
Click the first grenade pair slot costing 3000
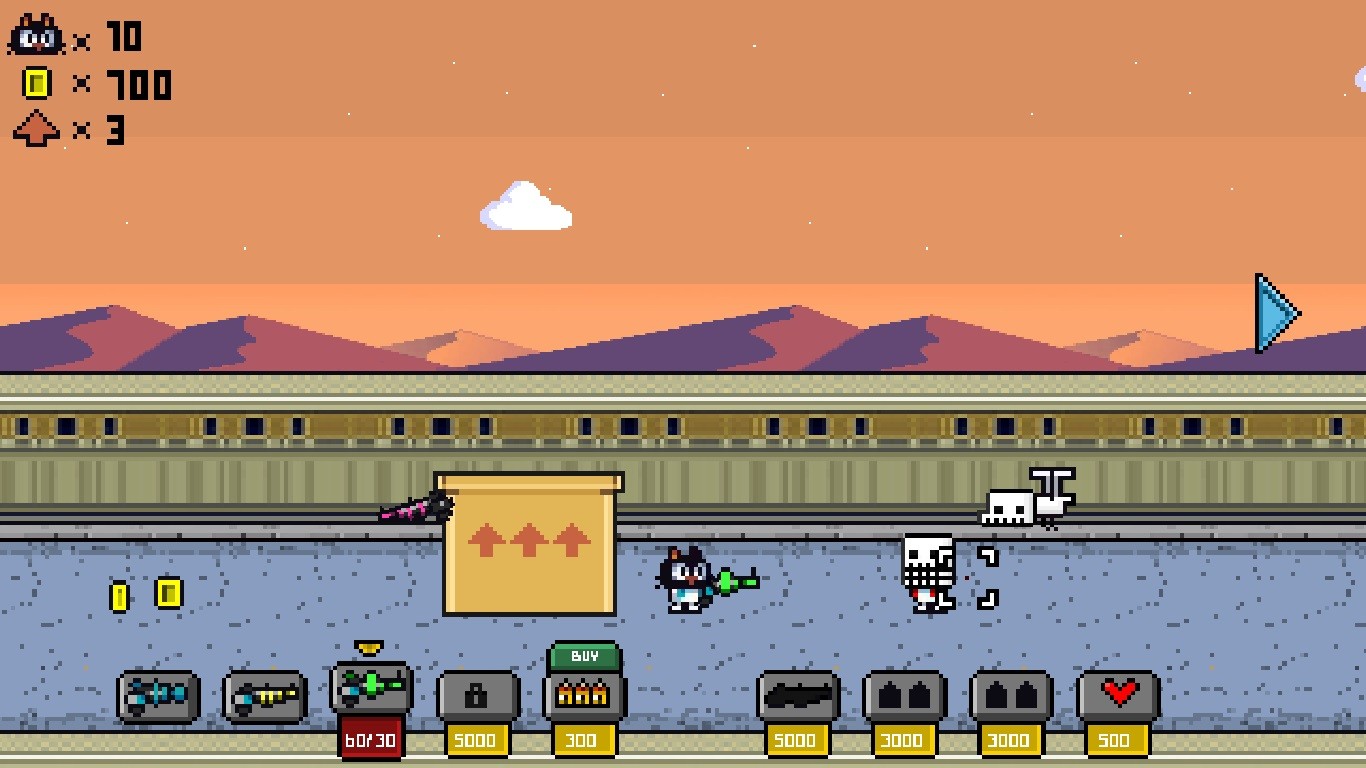point(904,695)
